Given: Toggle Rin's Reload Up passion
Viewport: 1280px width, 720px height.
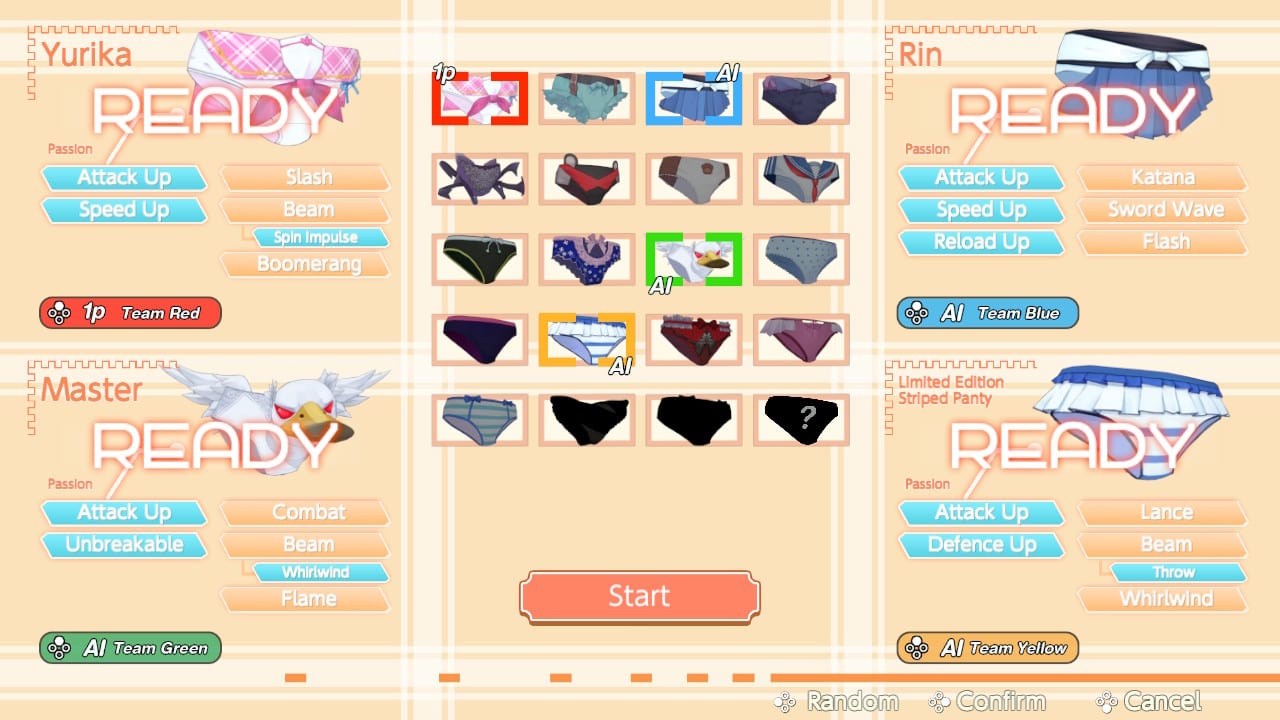Looking at the screenshot, I should 981,241.
